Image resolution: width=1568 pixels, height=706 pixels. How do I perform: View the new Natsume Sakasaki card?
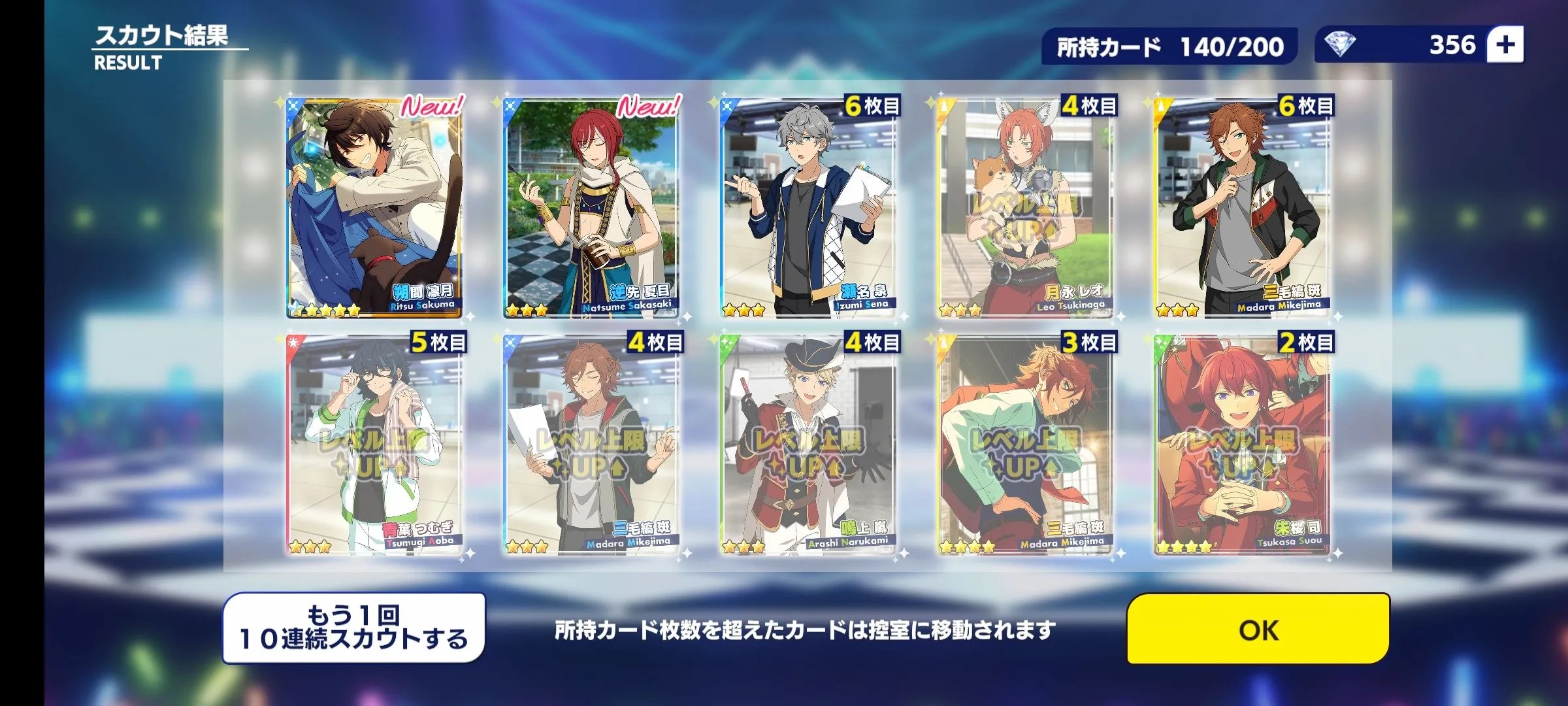[591, 209]
